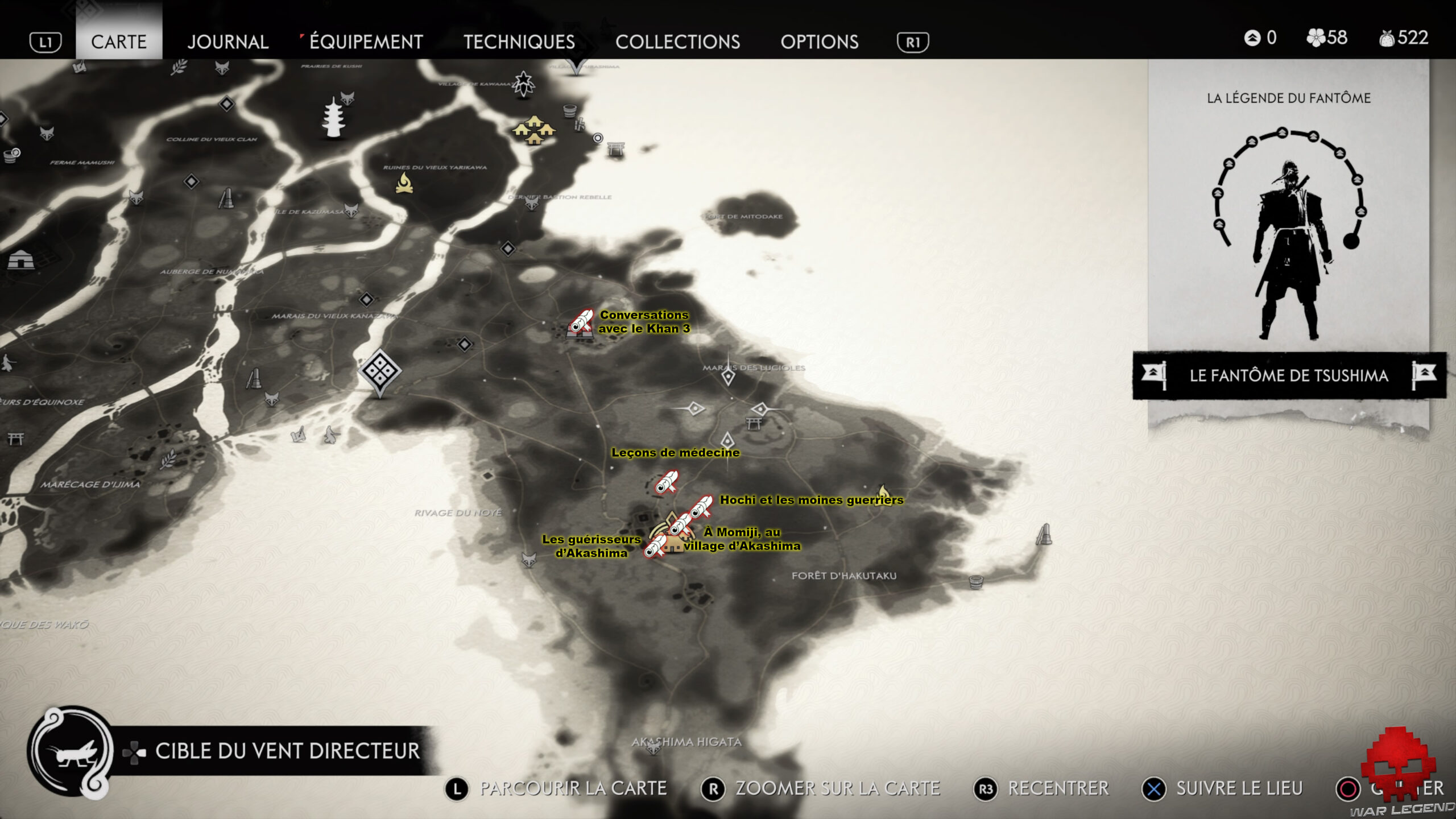Open the Équipement tab
1456x819 pixels.
[x=366, y=42]
